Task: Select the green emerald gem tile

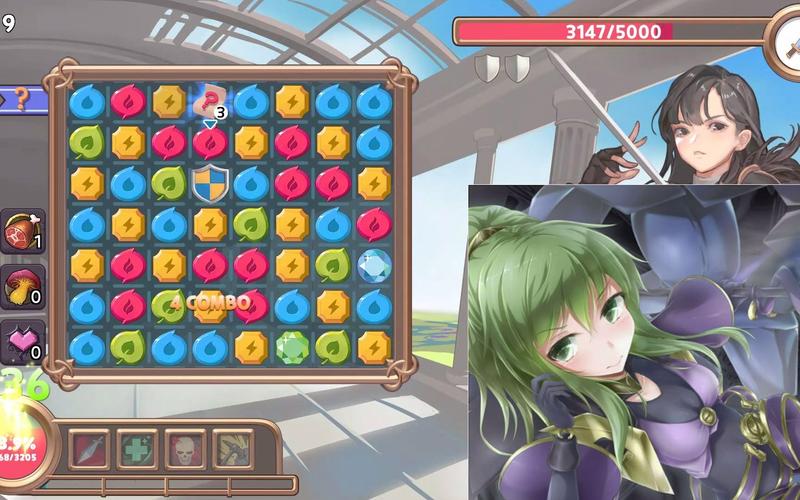Action: [x=291, y=346]
